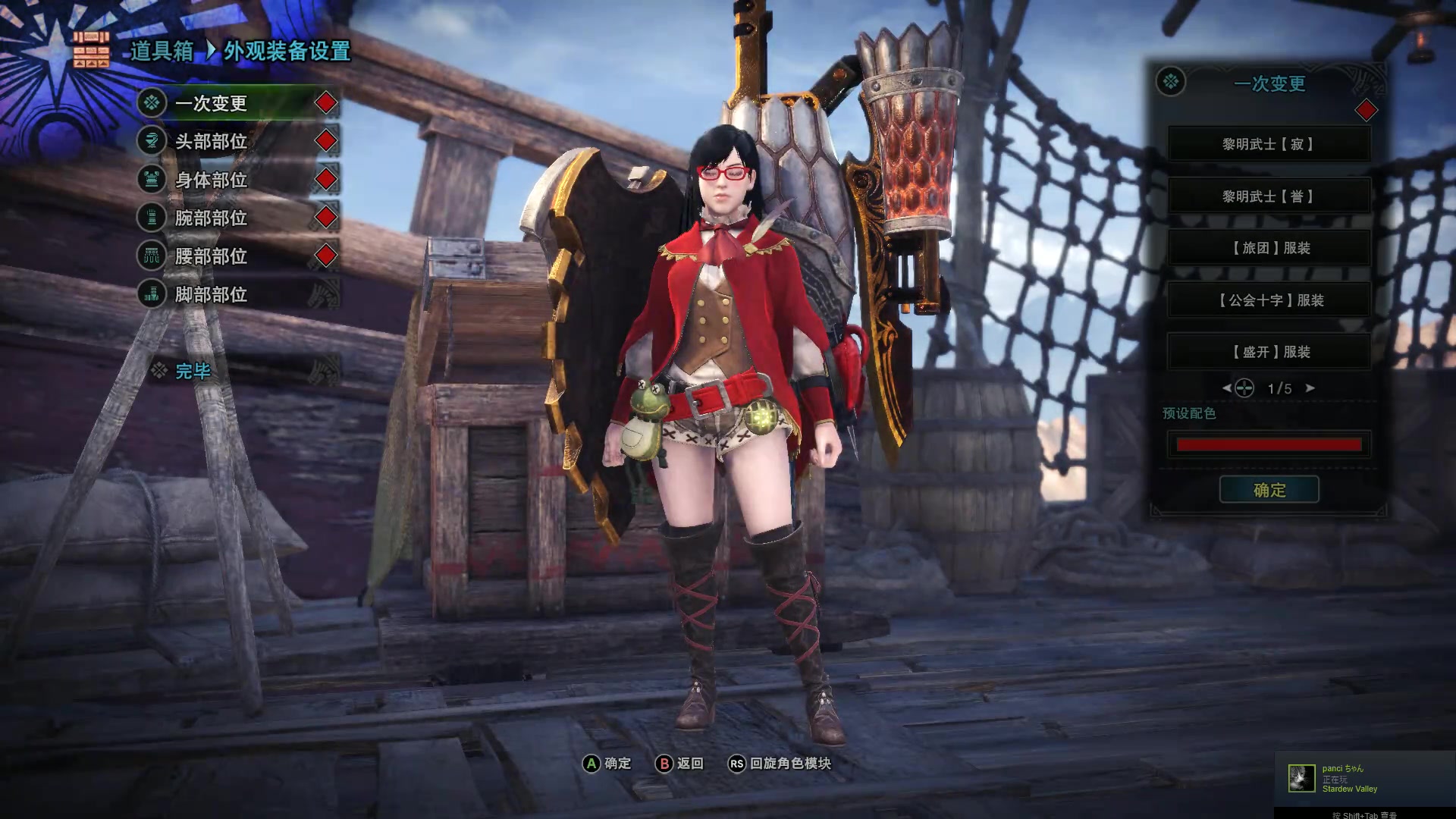Open the 腰部部位 option
This screenshot has width=1456, height=819.
click(212, 256)
